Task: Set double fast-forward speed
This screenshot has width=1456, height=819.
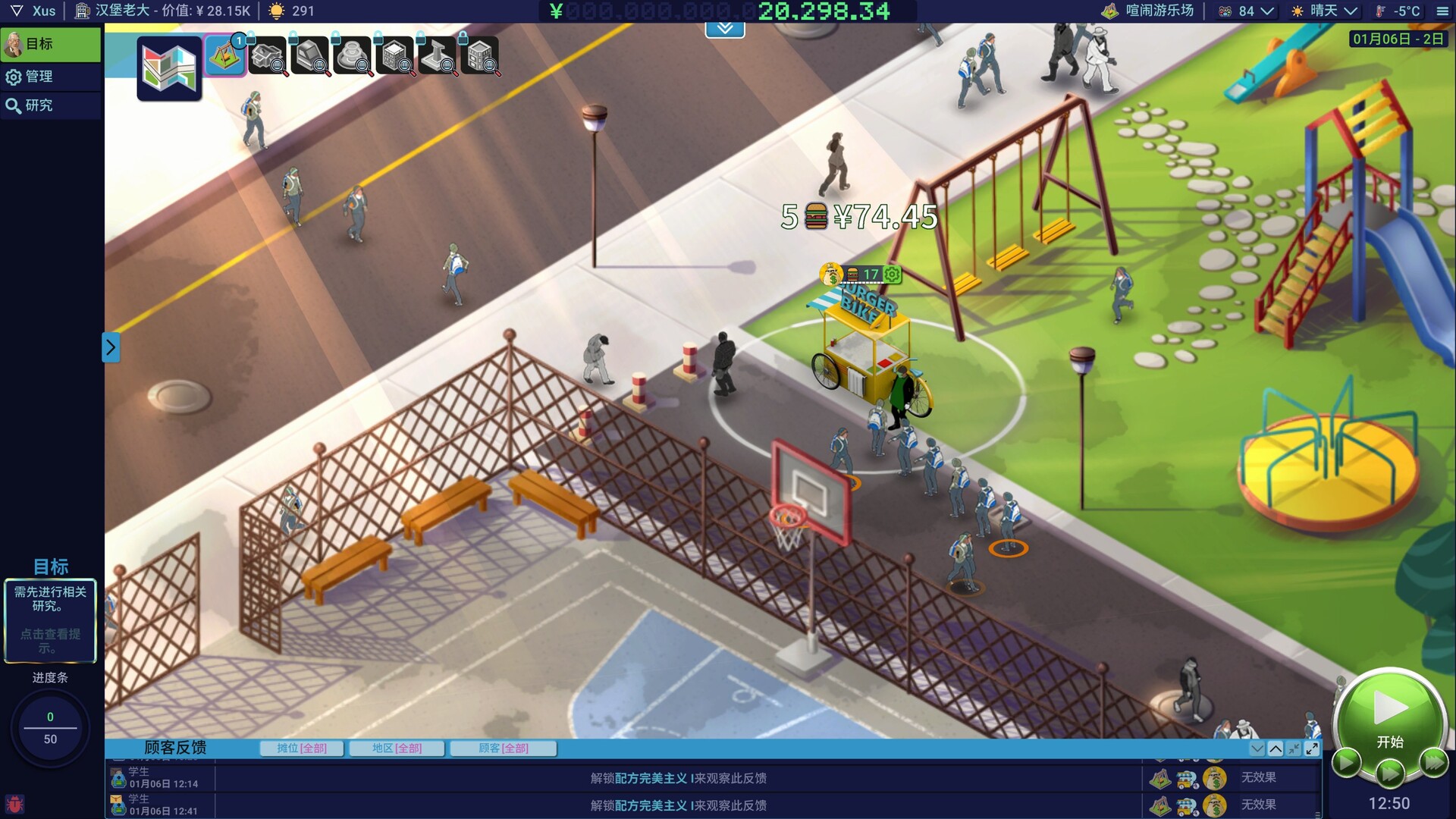Action: click(x=1390, y=773)
